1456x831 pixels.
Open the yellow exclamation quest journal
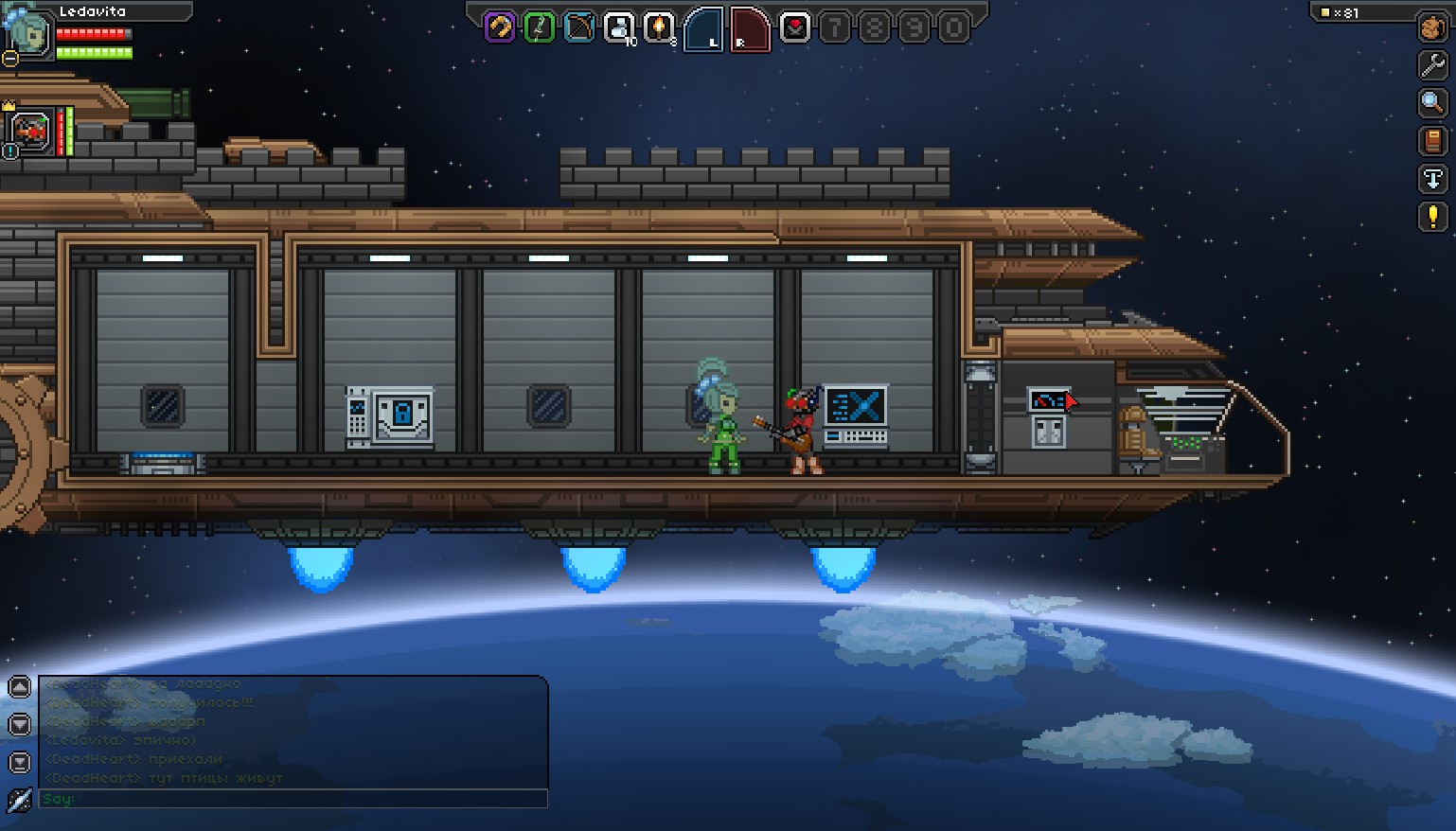(1432, 217)
